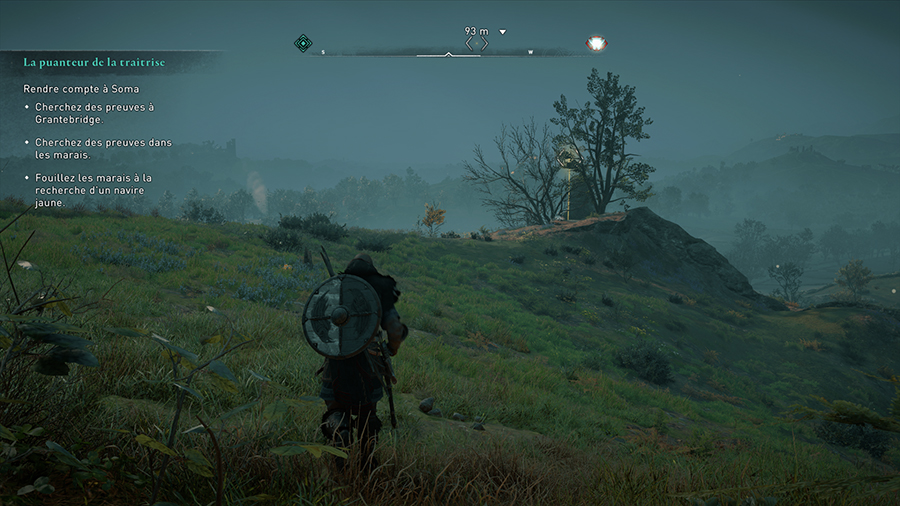Open the 'La puanteur de la traîtrise' quest tracker
Image resolution: width=900 pixels, height=506 pixels.
[x=94, y=62]
